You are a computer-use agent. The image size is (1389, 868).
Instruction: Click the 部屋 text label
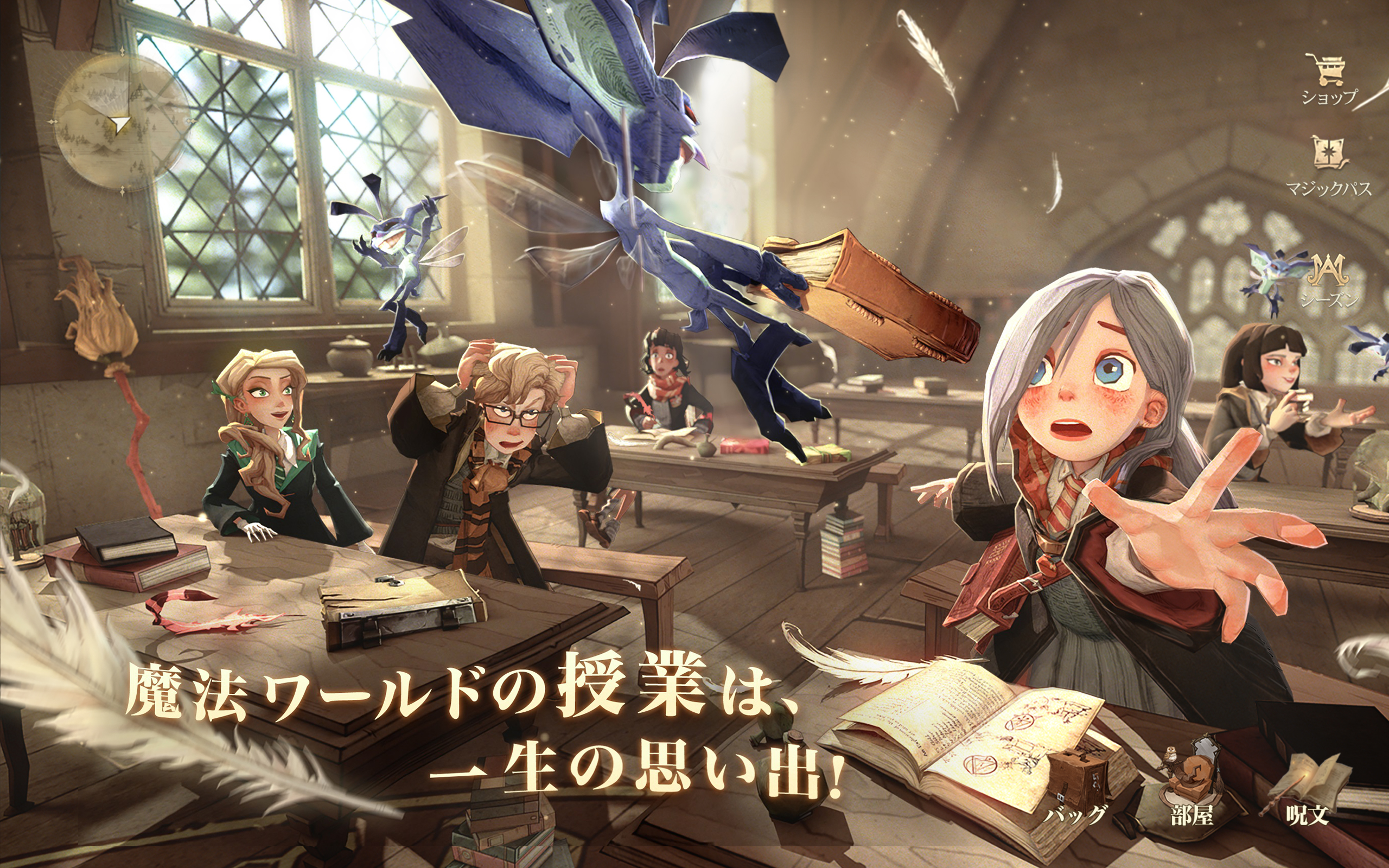pyautogui.click(x=1192, y=815)
